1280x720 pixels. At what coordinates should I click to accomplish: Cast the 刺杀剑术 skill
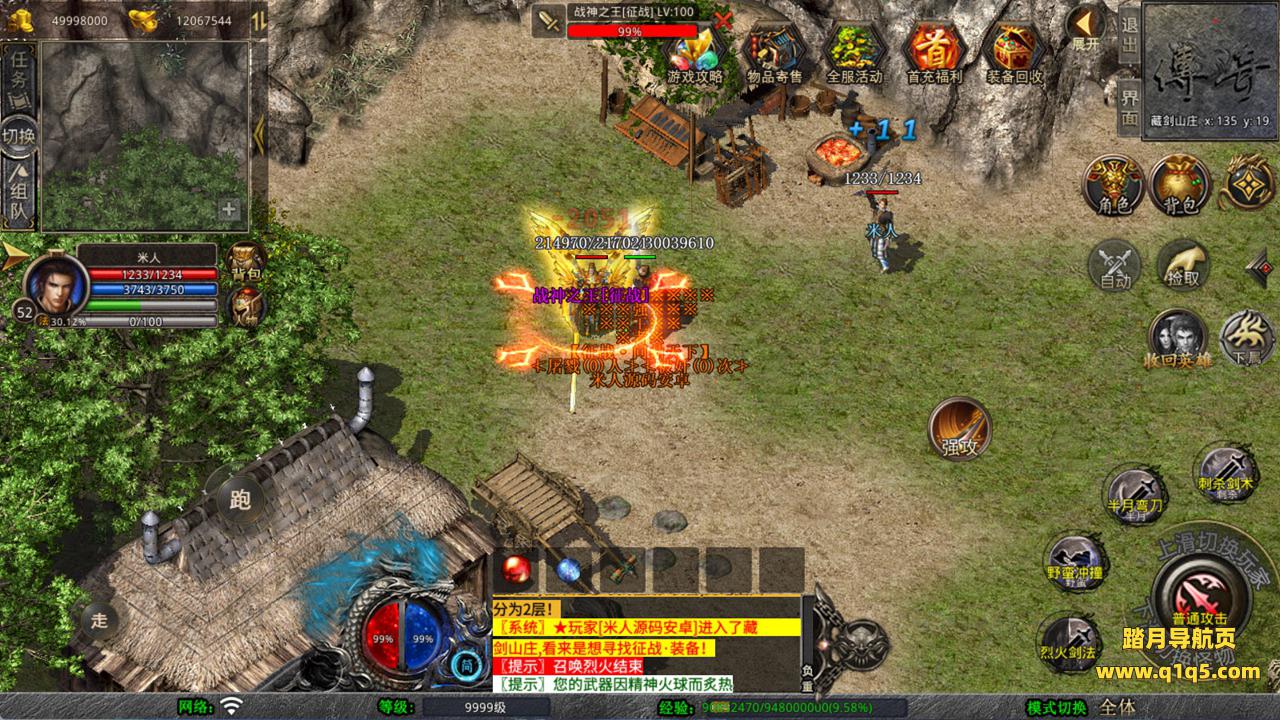pos(1226,472)
